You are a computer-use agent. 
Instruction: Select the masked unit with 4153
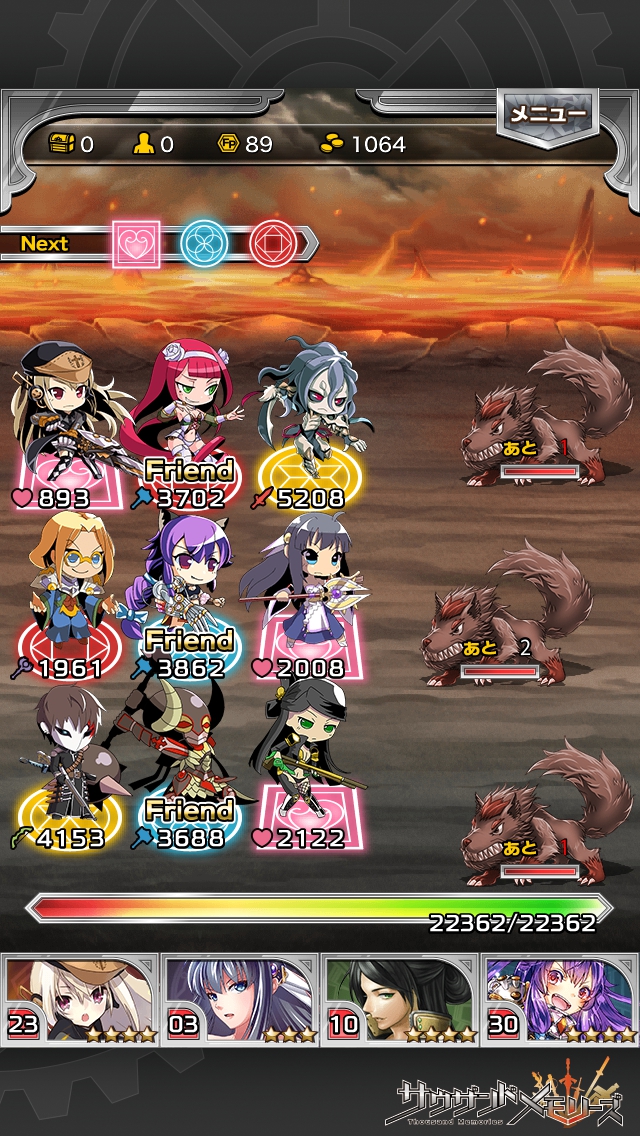tap(68, 770)
